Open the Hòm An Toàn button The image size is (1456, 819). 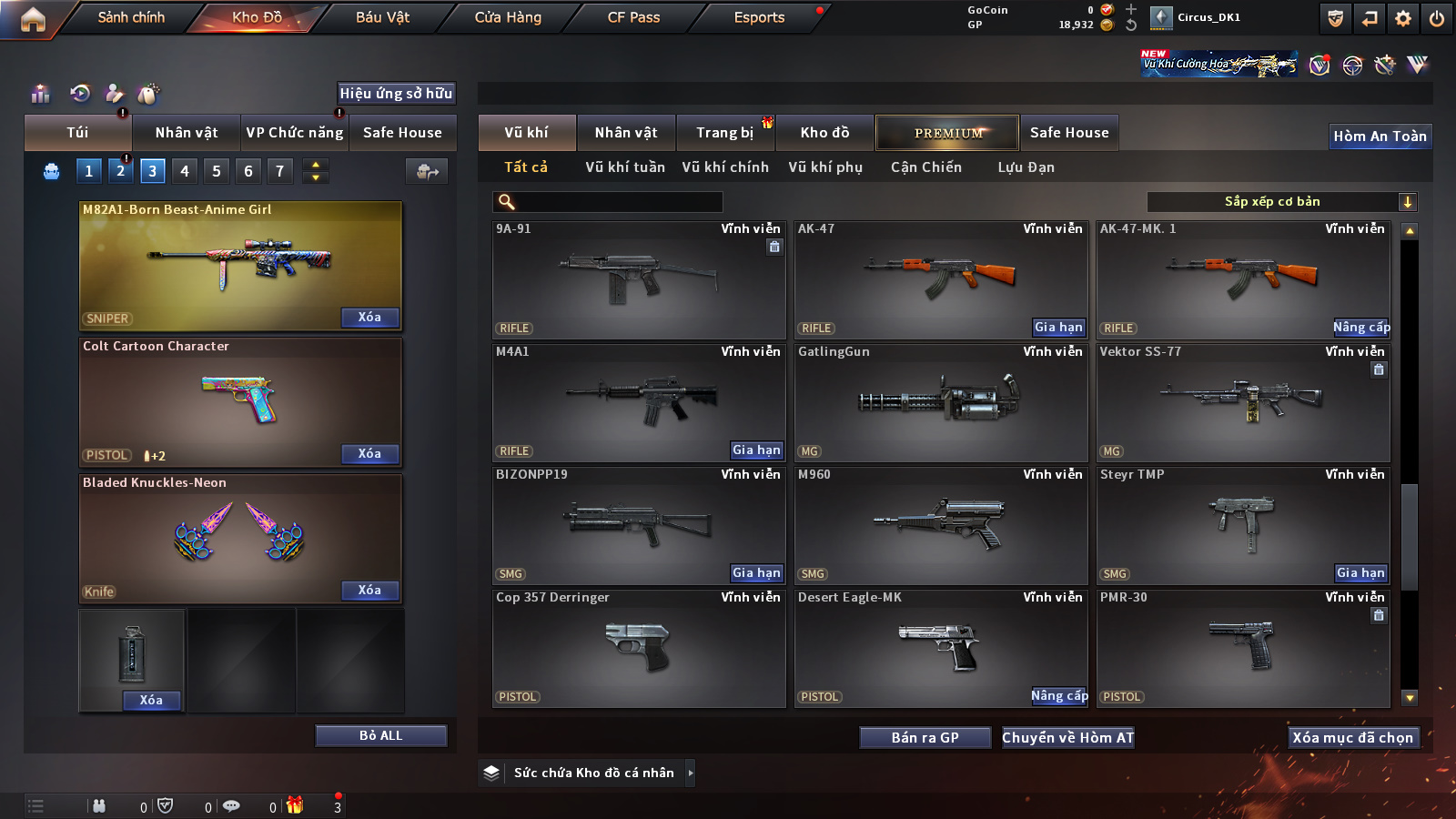pos(1380,136)
